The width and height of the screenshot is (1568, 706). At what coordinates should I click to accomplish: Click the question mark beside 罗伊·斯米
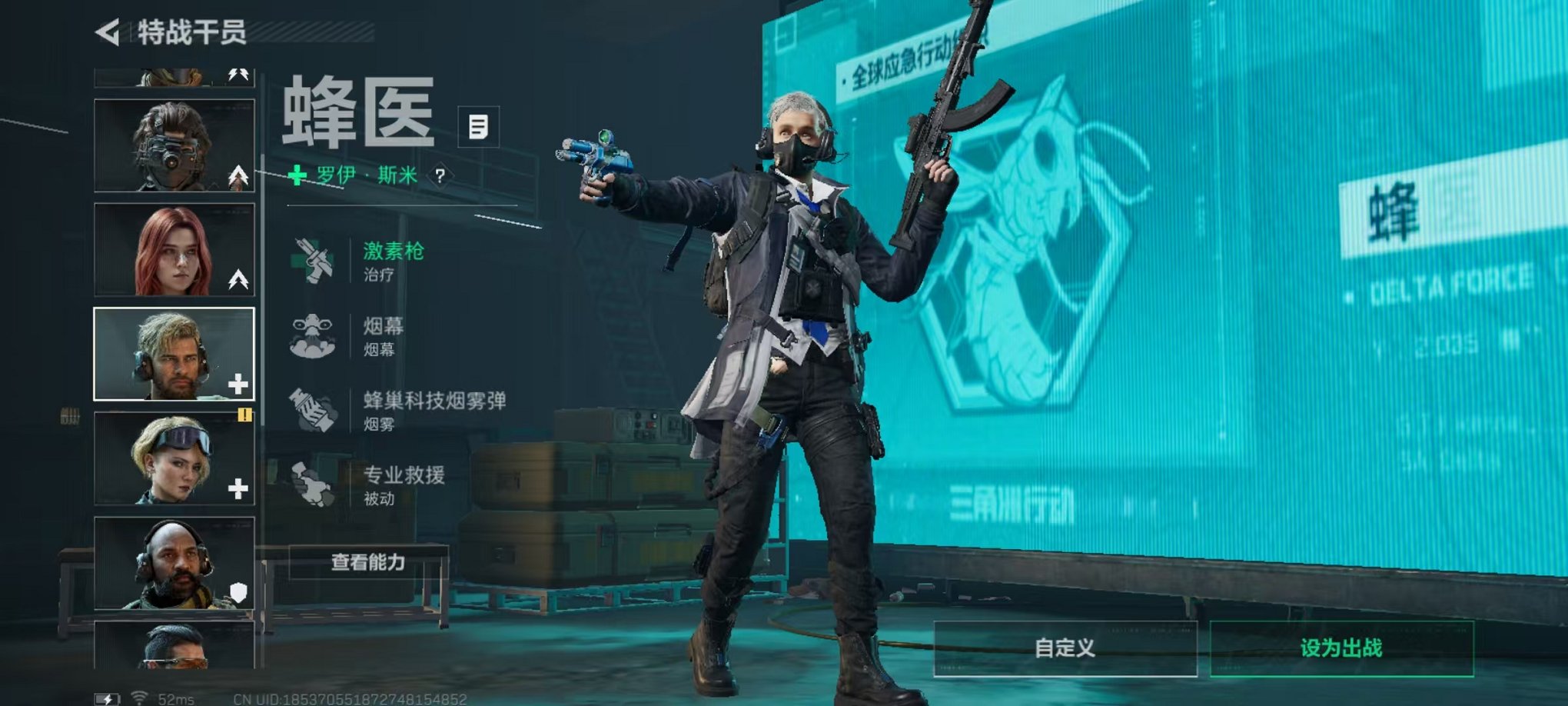(x=440, y=175)
